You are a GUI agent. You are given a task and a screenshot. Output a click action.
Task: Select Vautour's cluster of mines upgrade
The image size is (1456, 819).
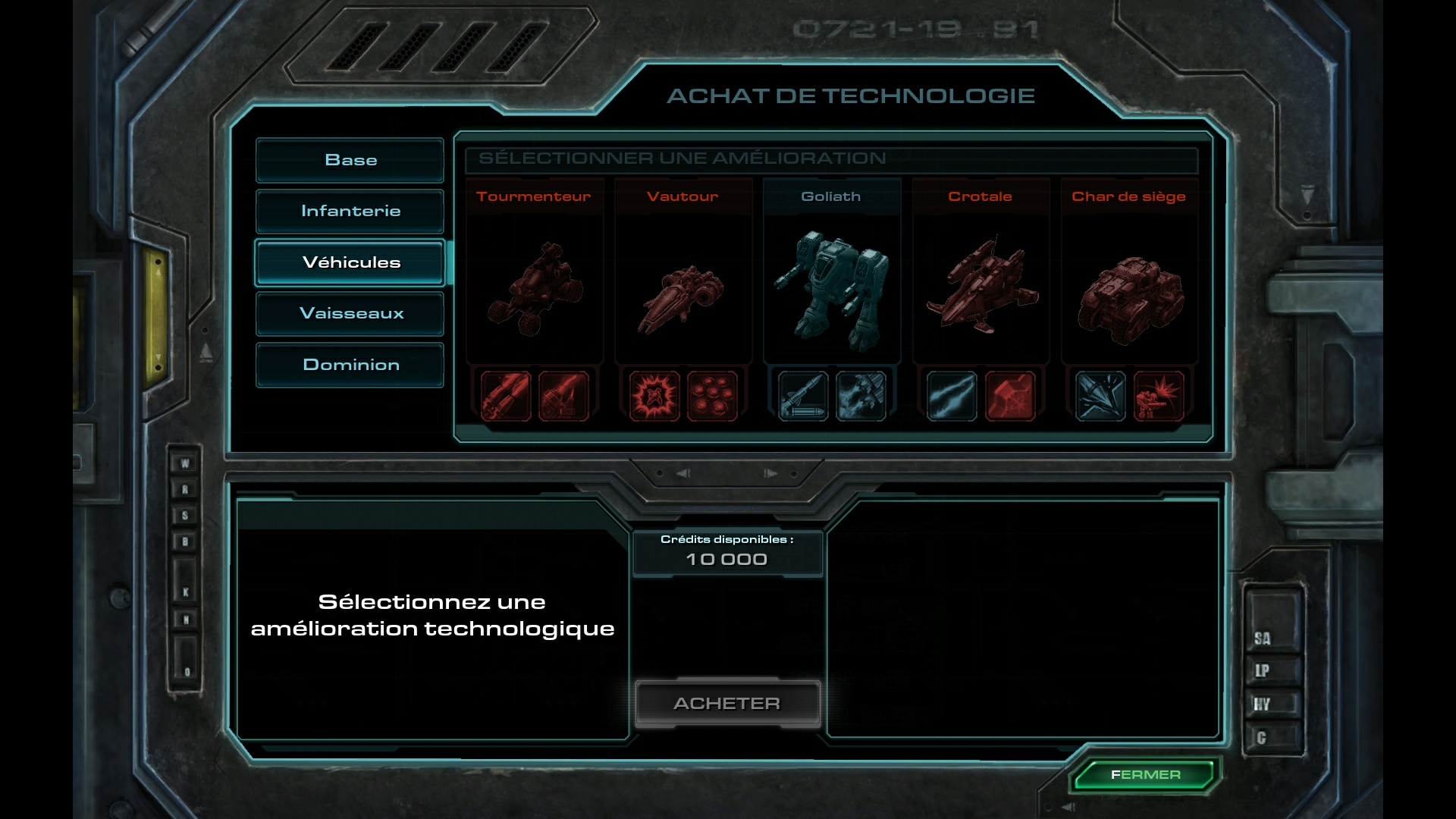click(712, 395)
